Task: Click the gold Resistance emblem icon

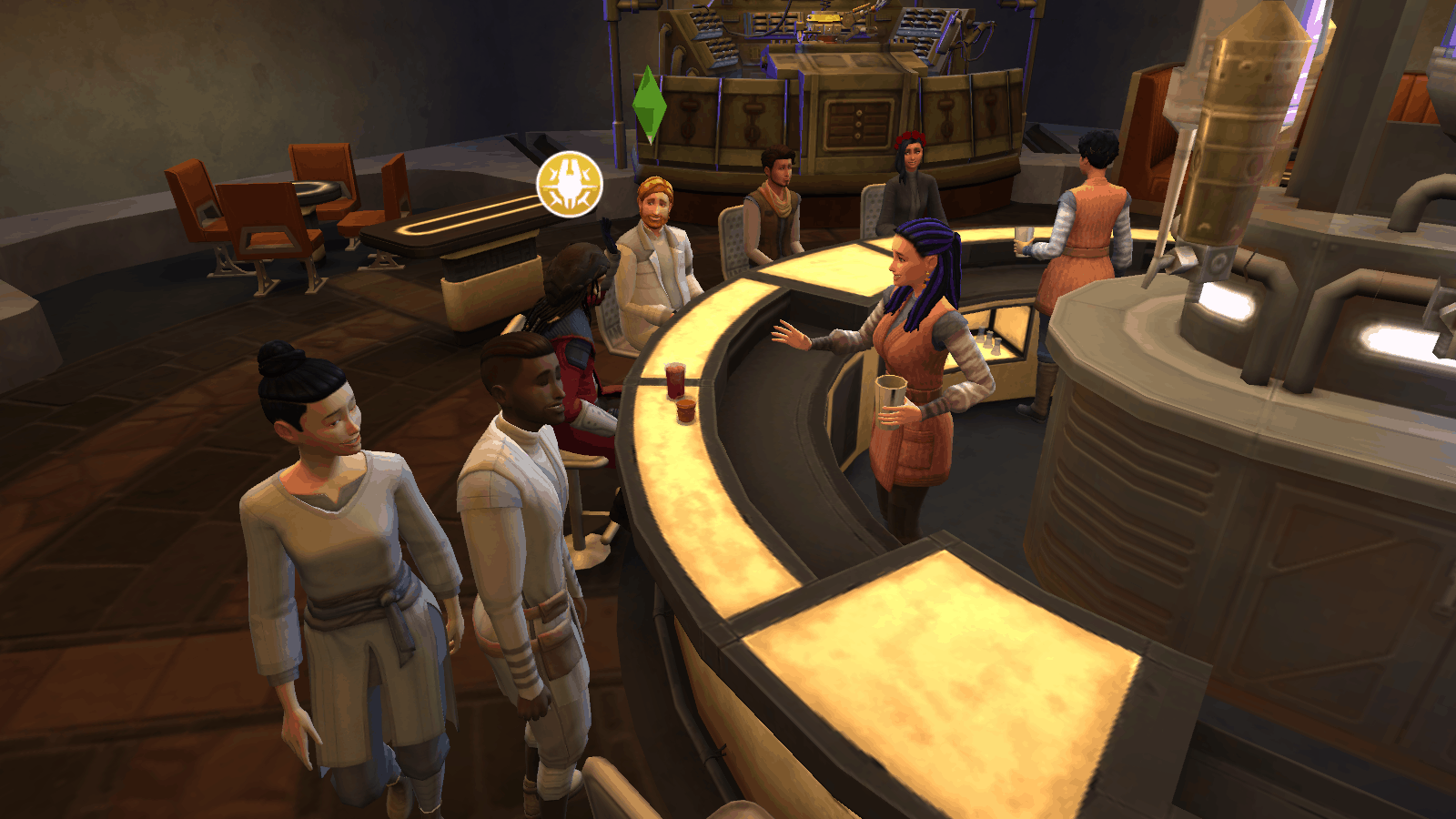Action: [x=570, y=184]
